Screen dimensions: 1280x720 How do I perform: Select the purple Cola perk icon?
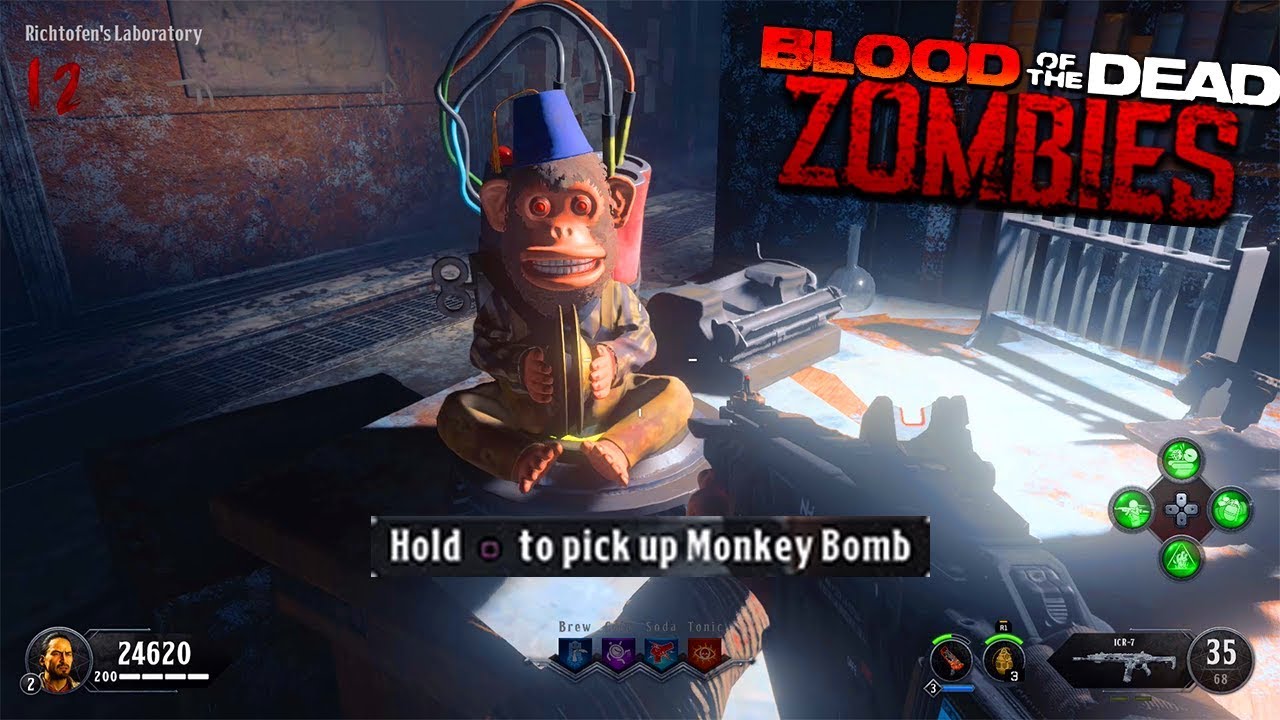[x=618, y=653]
